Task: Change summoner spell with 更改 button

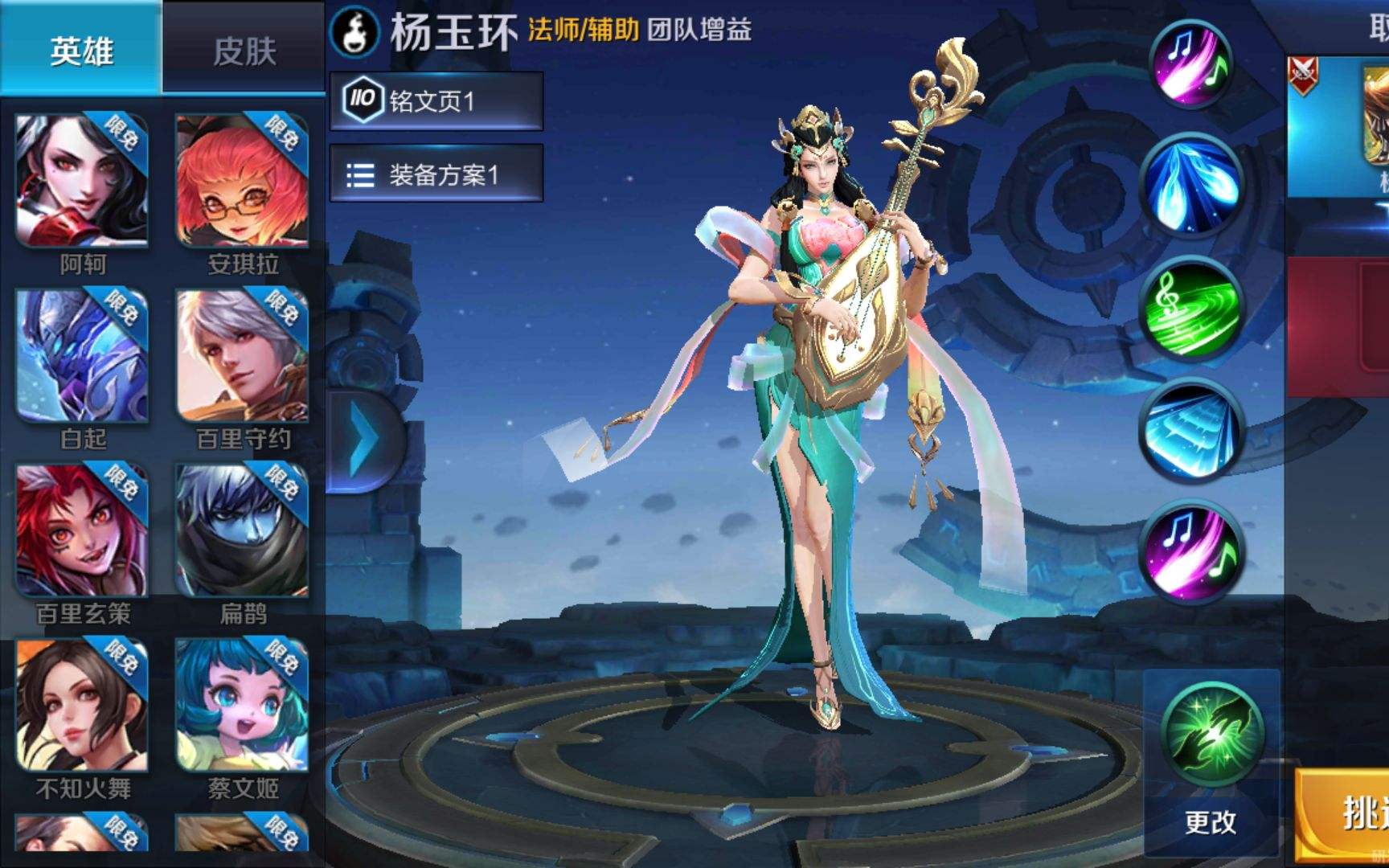Action: click(1211, 821)
